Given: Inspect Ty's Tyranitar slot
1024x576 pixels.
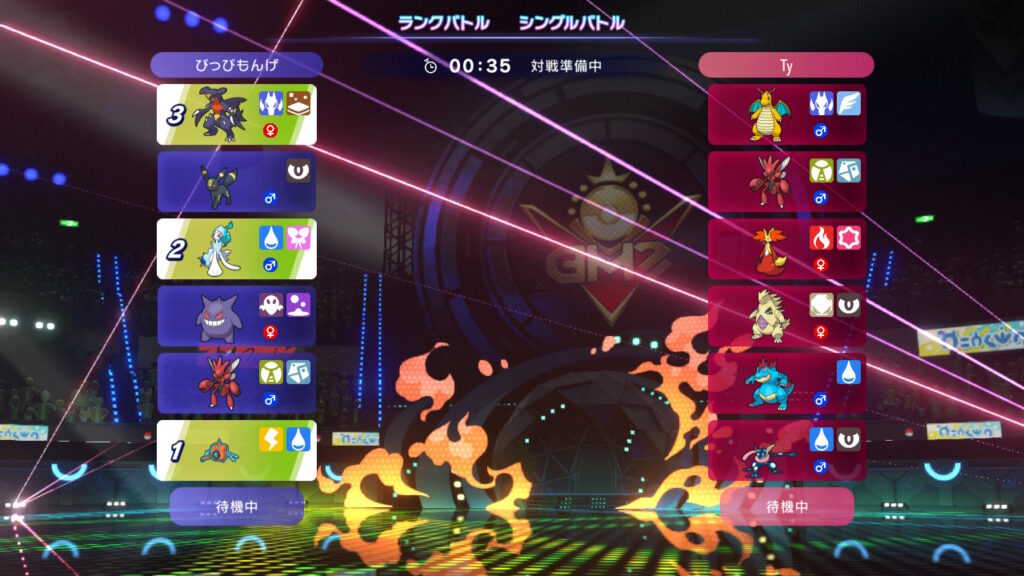Looking at the screenshot, I should [x=787, y=316].
